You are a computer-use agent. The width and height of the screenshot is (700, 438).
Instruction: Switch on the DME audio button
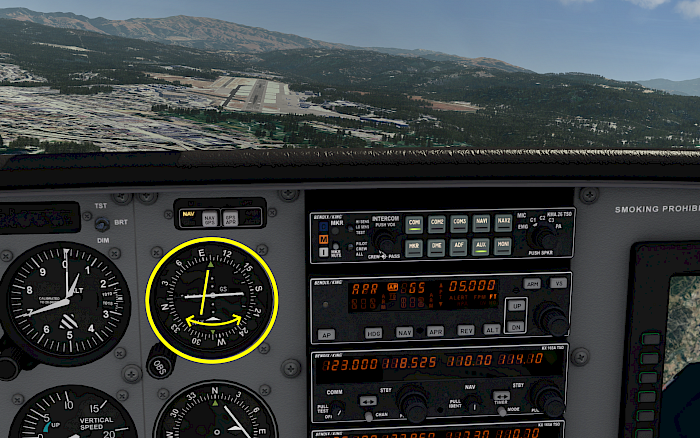tap(437, 246)
